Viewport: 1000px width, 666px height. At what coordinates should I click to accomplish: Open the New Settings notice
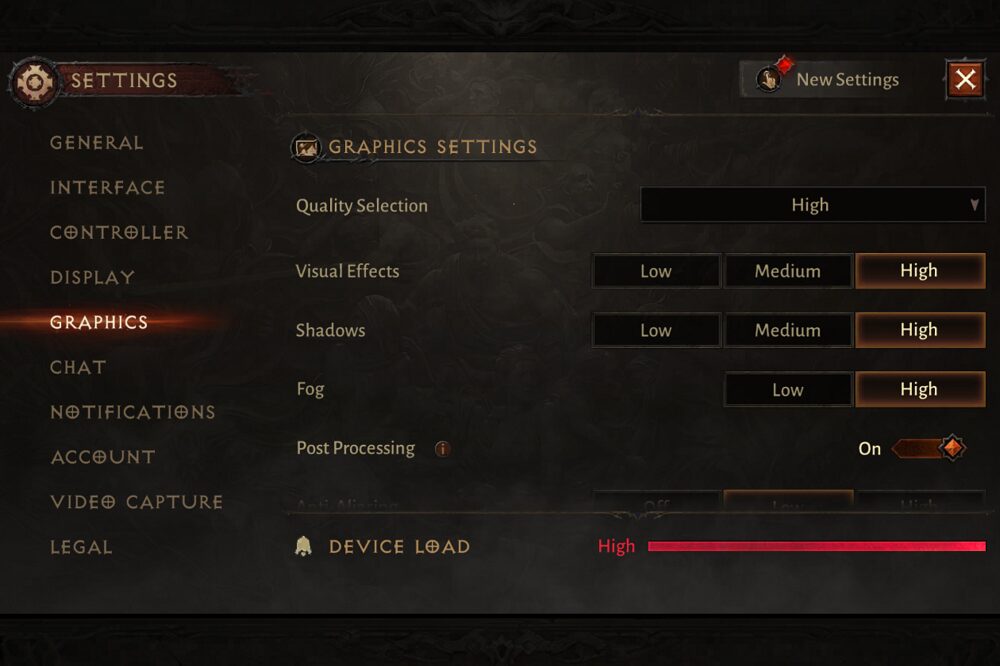tap(830, 80)
